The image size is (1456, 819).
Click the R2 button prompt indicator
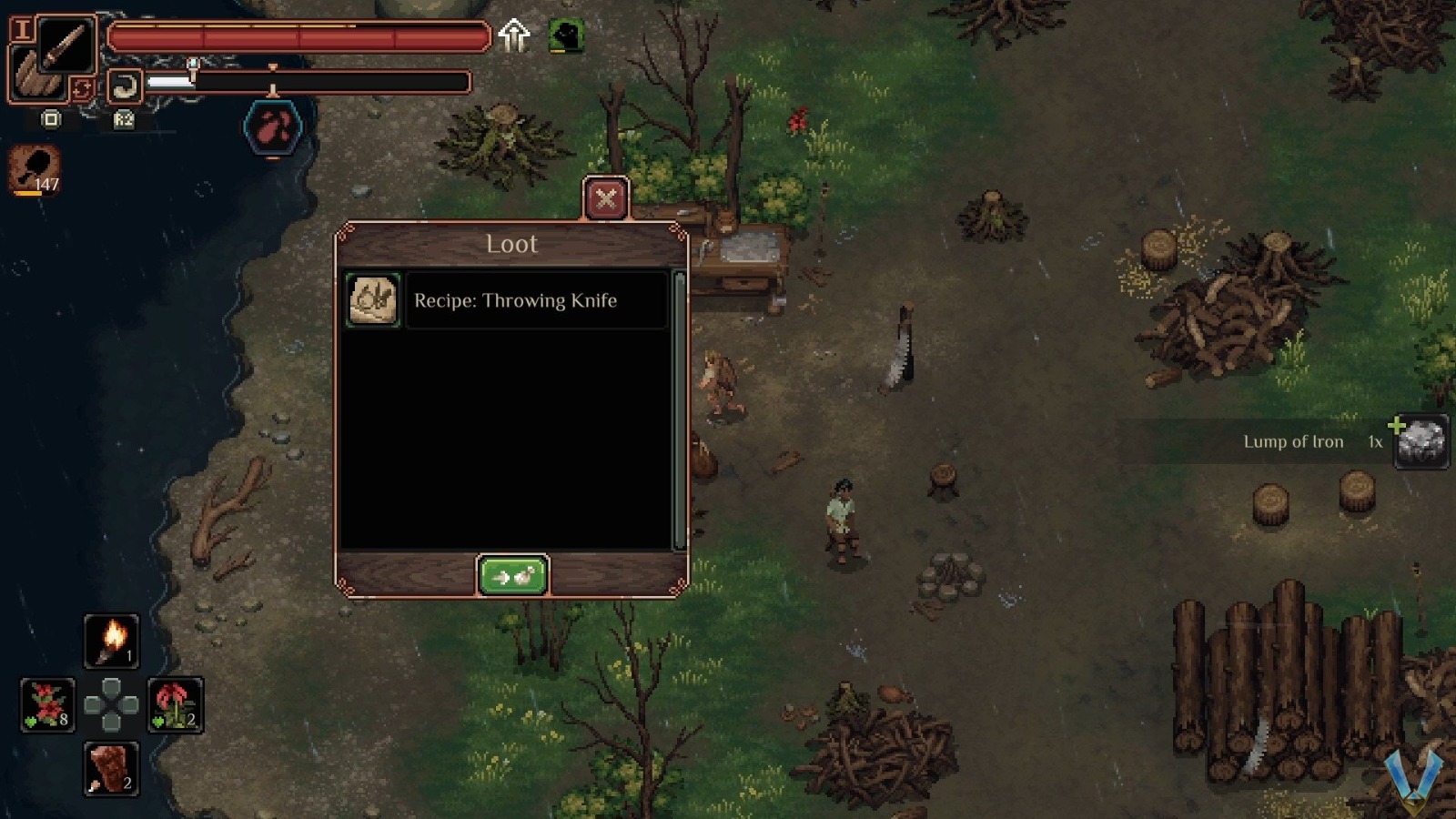click(x=124, y=119)
